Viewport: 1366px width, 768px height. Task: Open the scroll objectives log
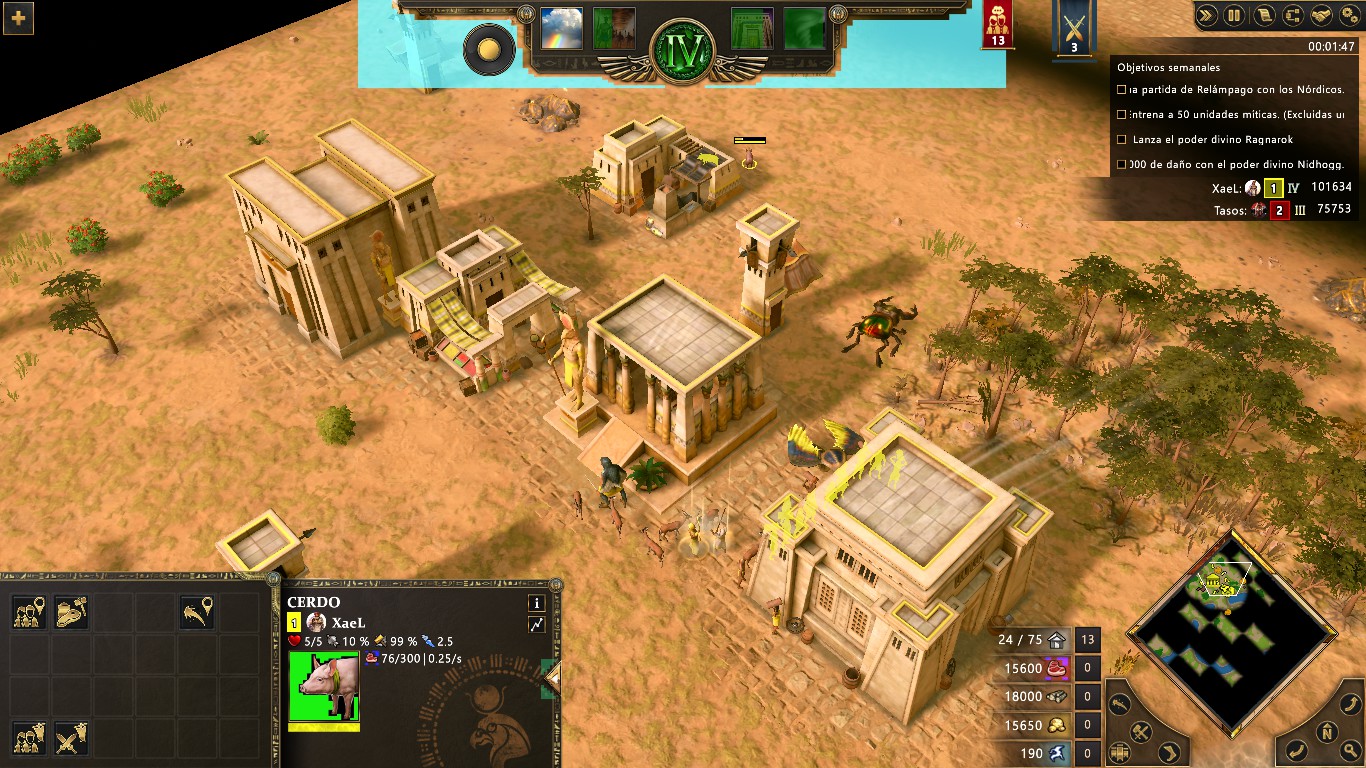pos(1264,16)
